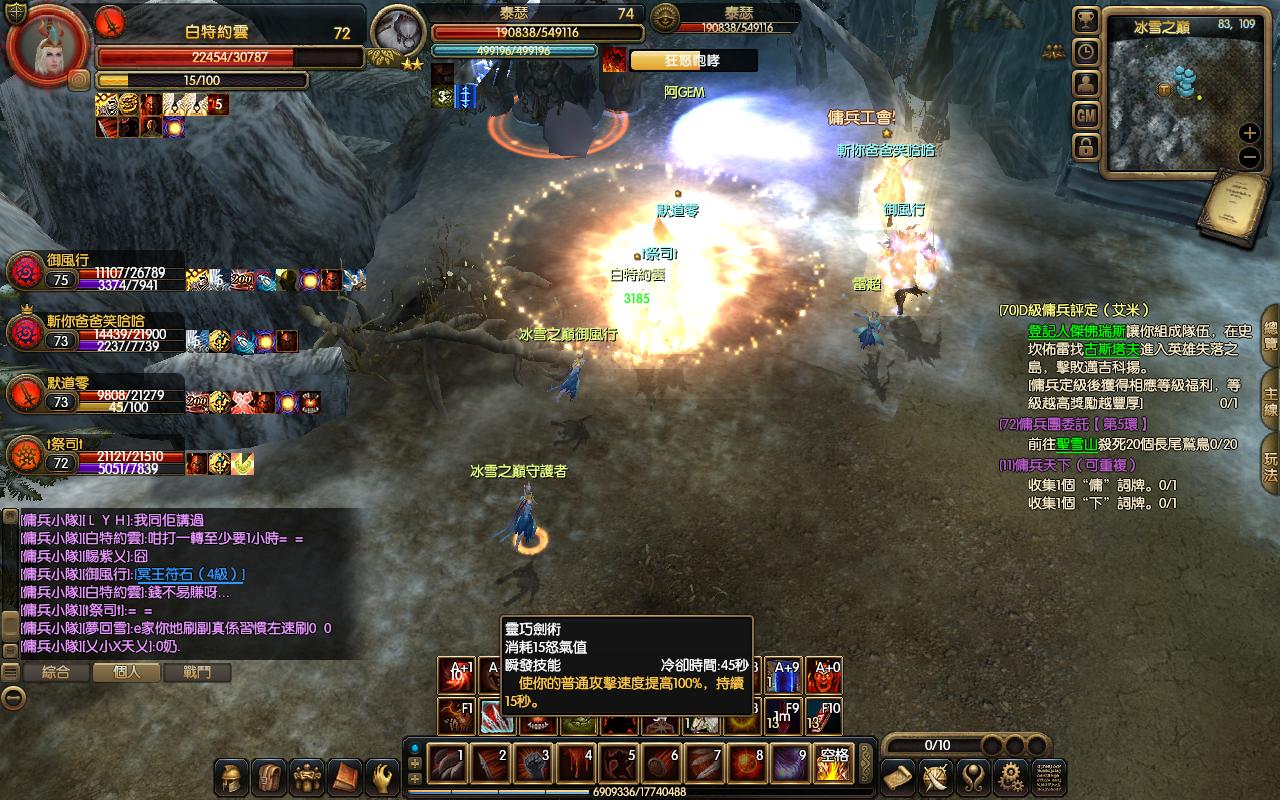Click the 冥王符石（4級）item link in chat
Image resolution: width=1280 pixels, height=800 pixels.
tap(190, 574)
